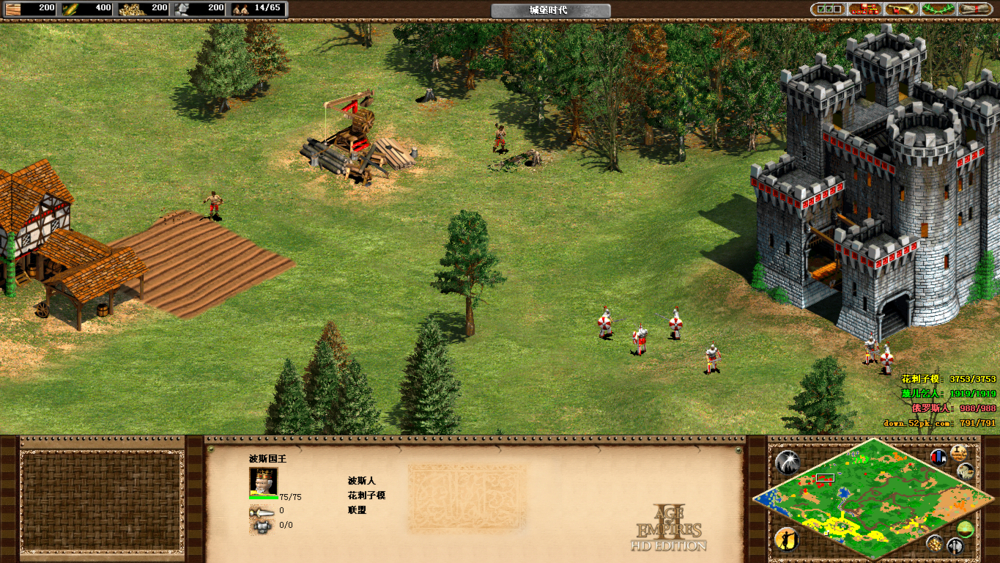Open the objectives checklist button
The height and width of the screenshot is (563, 1000).
click(x=829, y=9)
